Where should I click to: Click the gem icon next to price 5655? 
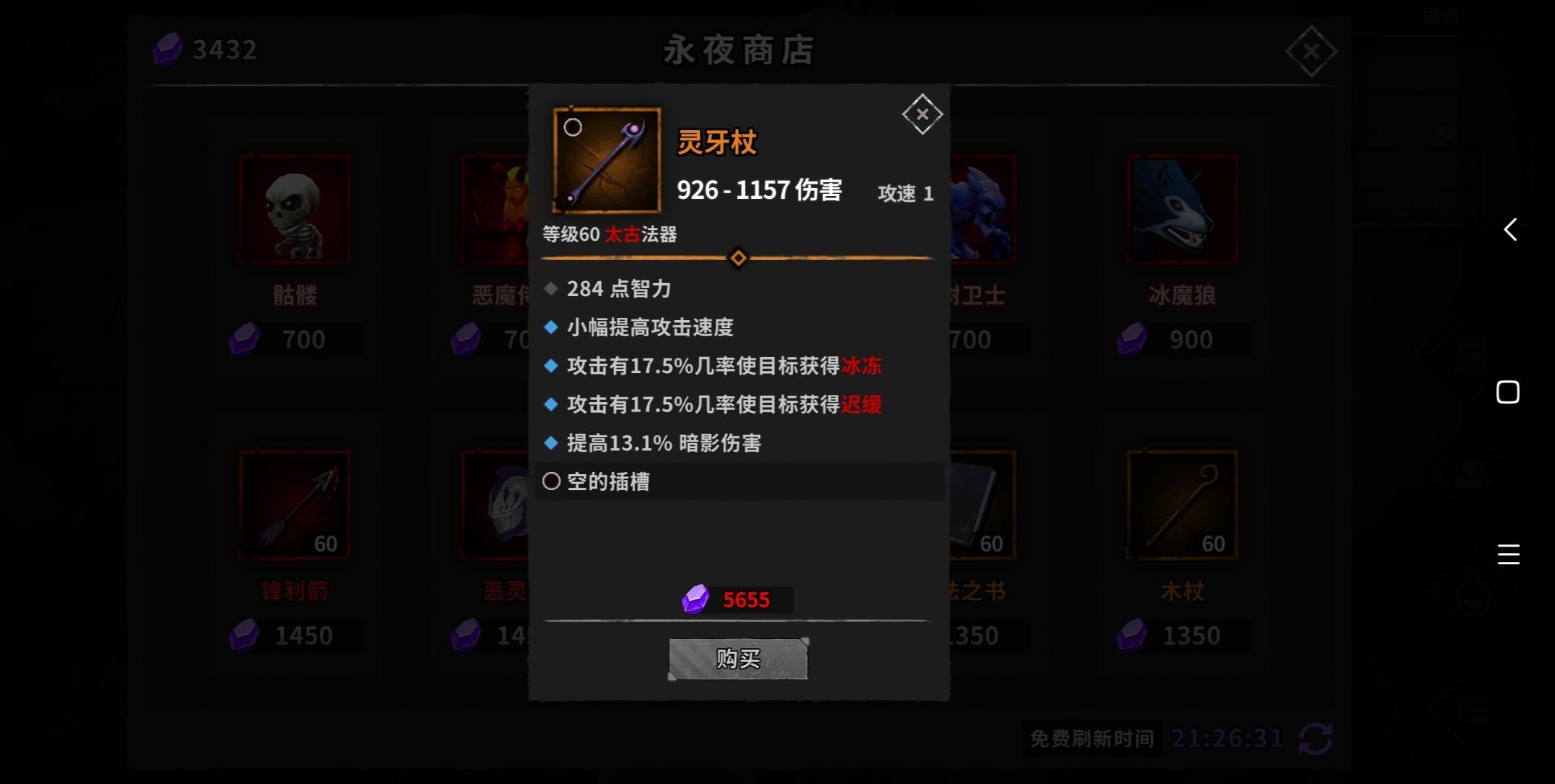coord(695,600)
